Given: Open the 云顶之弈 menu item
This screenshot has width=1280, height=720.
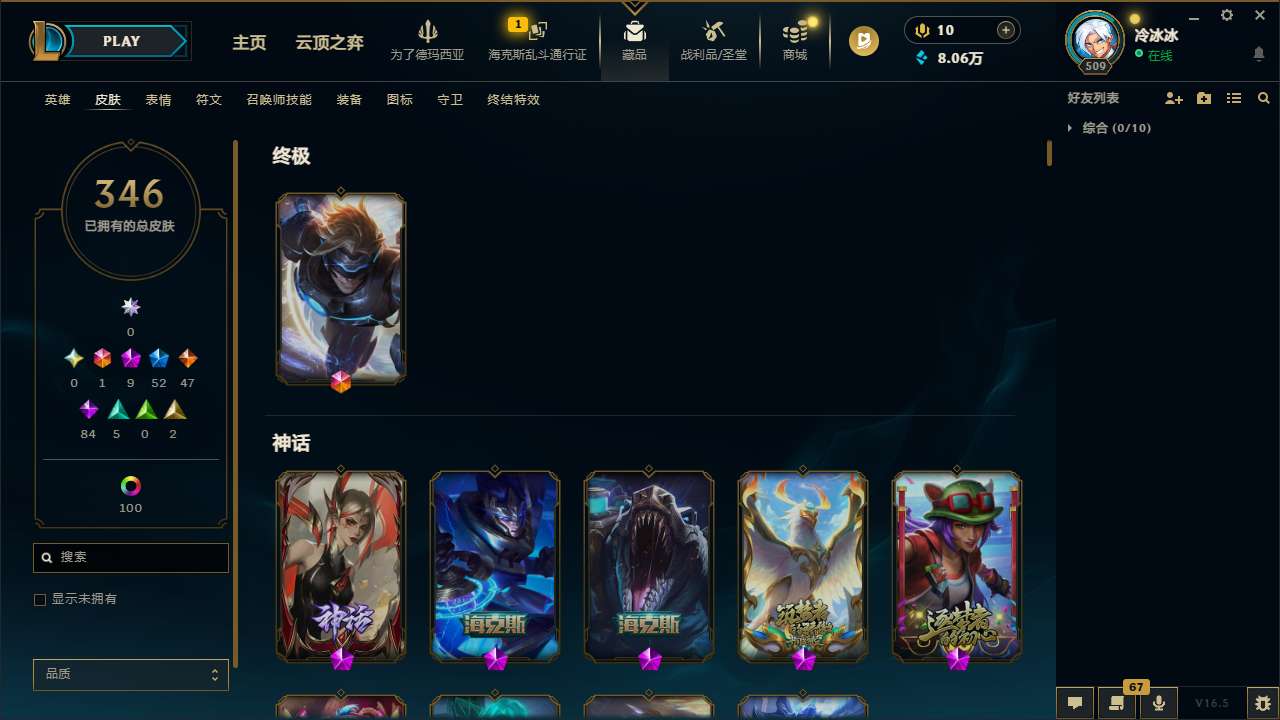Looking at the screenshot, I should tap(328, 43).
